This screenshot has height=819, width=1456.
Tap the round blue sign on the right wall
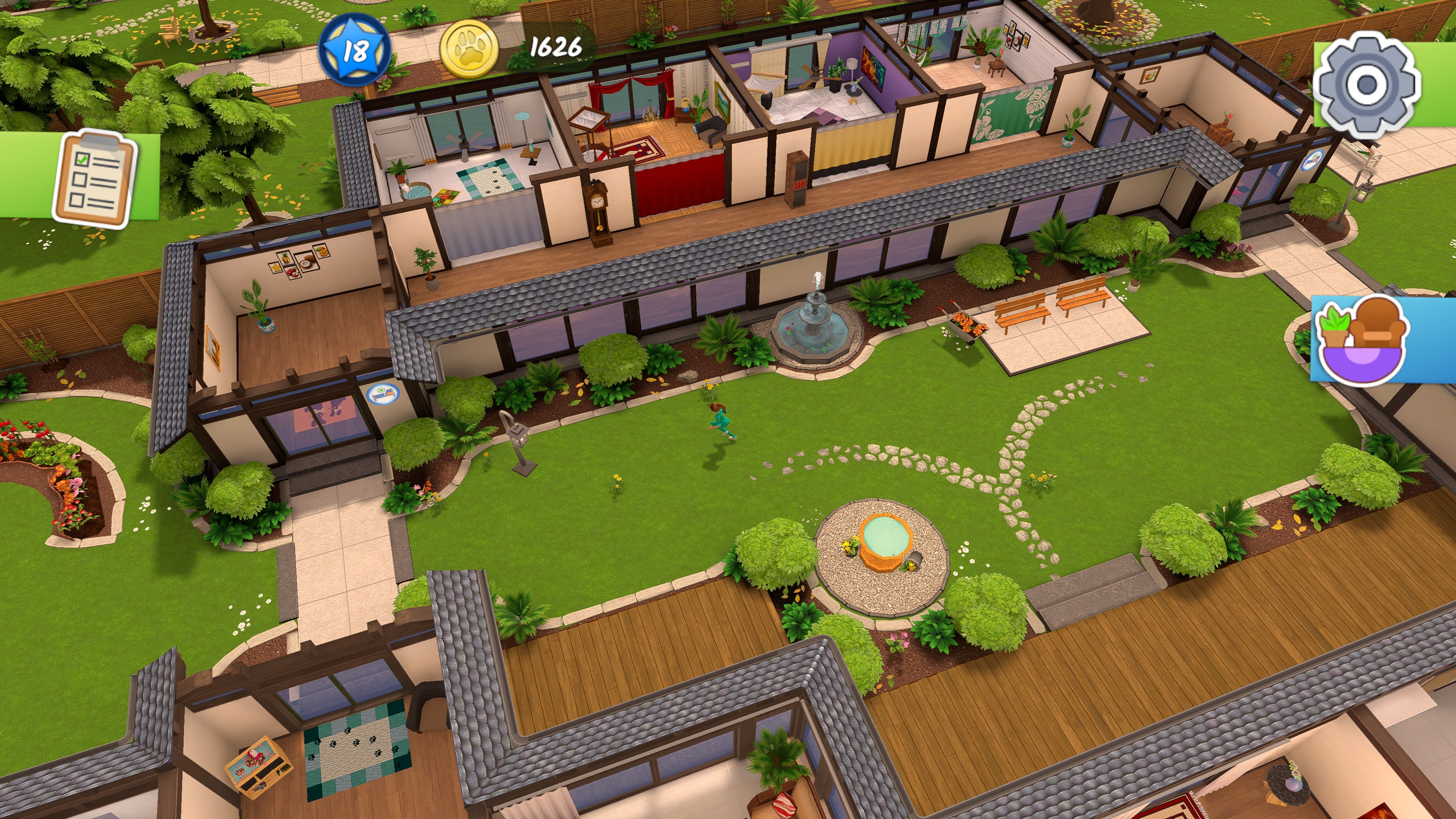point(1313,160)
